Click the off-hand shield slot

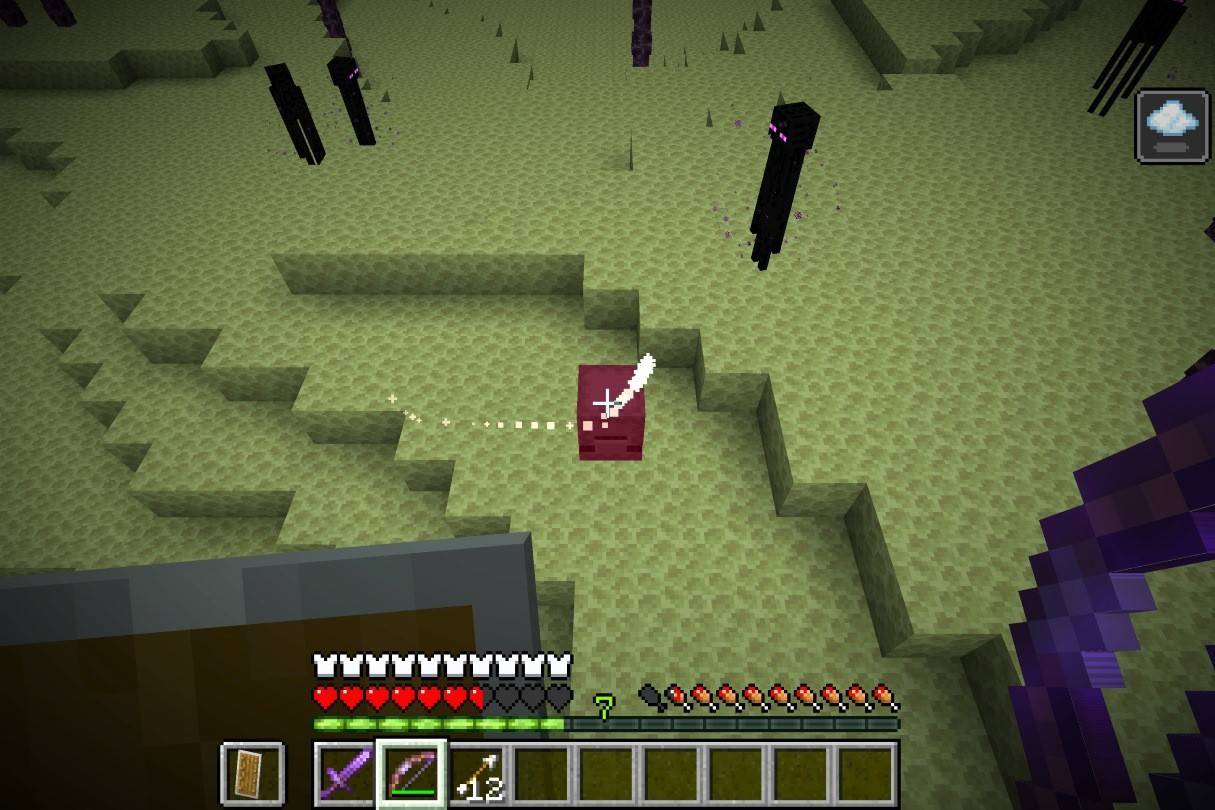coord(252,773)
